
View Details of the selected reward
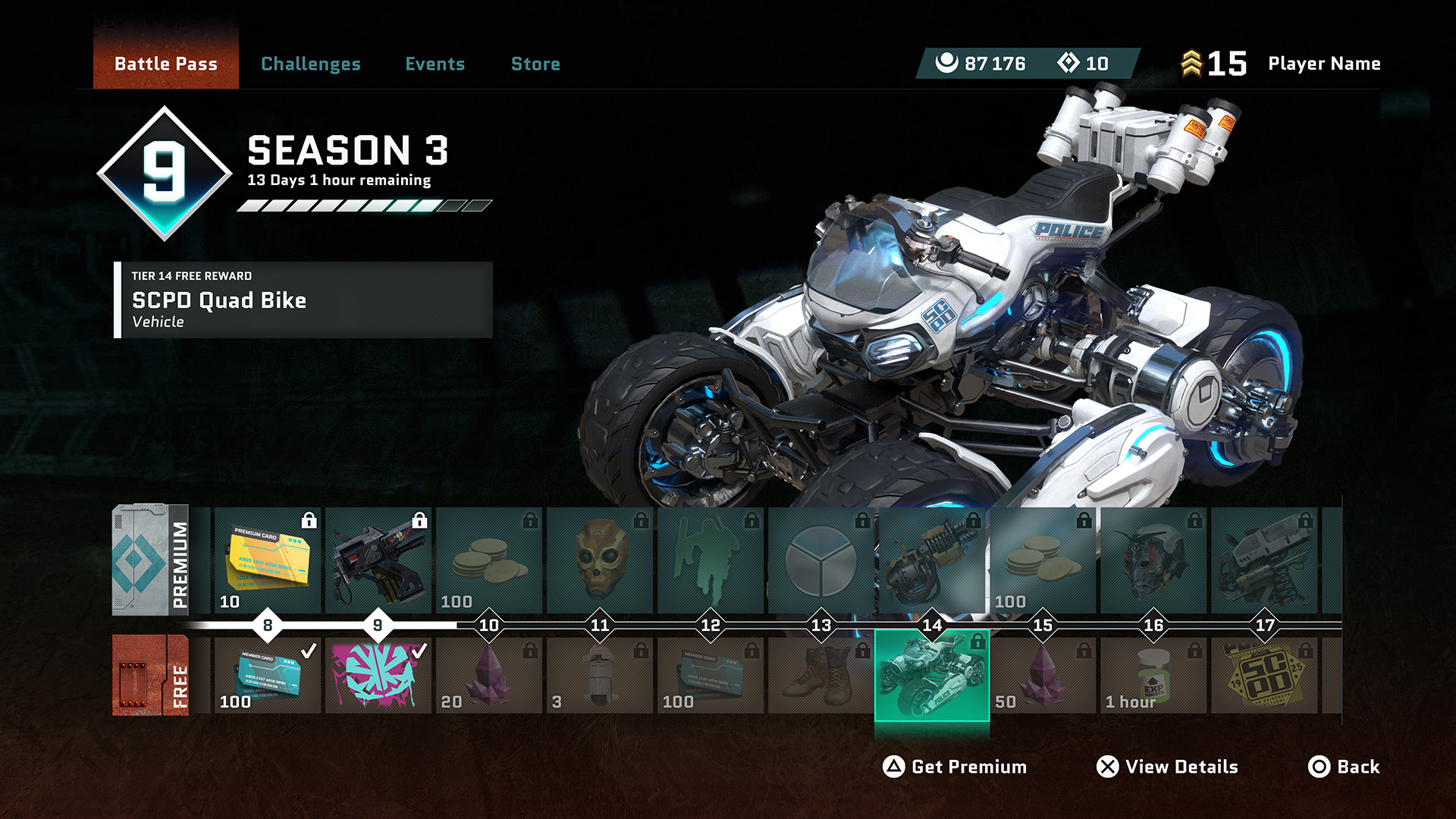coord(1167,767)
